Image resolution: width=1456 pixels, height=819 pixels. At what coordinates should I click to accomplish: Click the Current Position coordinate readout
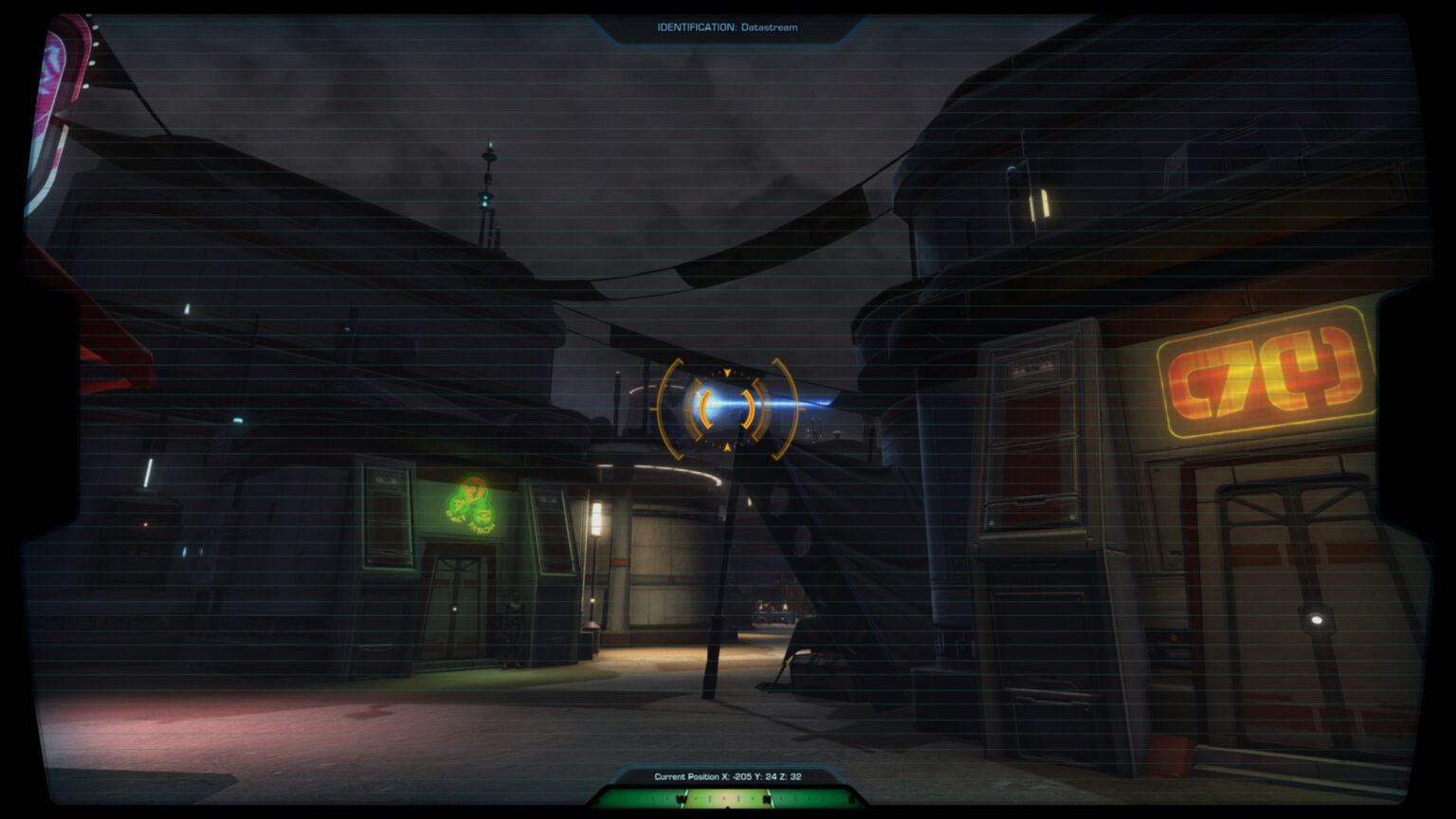(x=727, y=775)
